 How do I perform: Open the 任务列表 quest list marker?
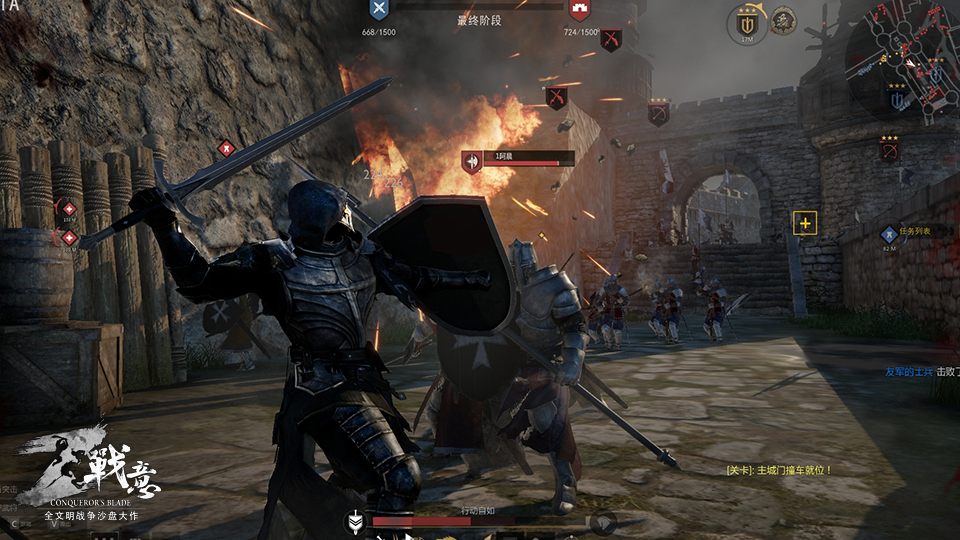pos(889,234)
